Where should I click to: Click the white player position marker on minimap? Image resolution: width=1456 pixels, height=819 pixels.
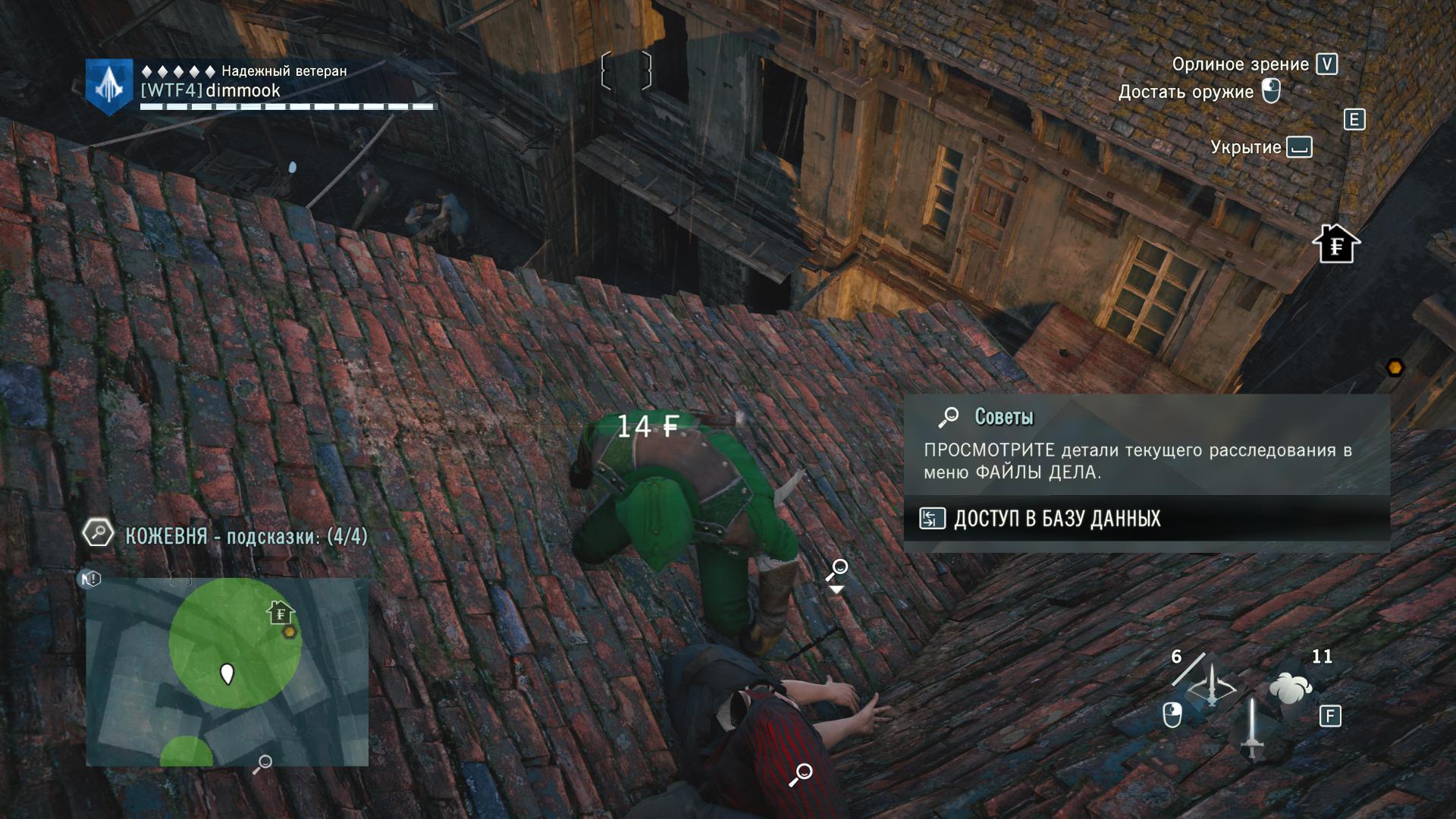pyautogui.click(x=227, y=673)
